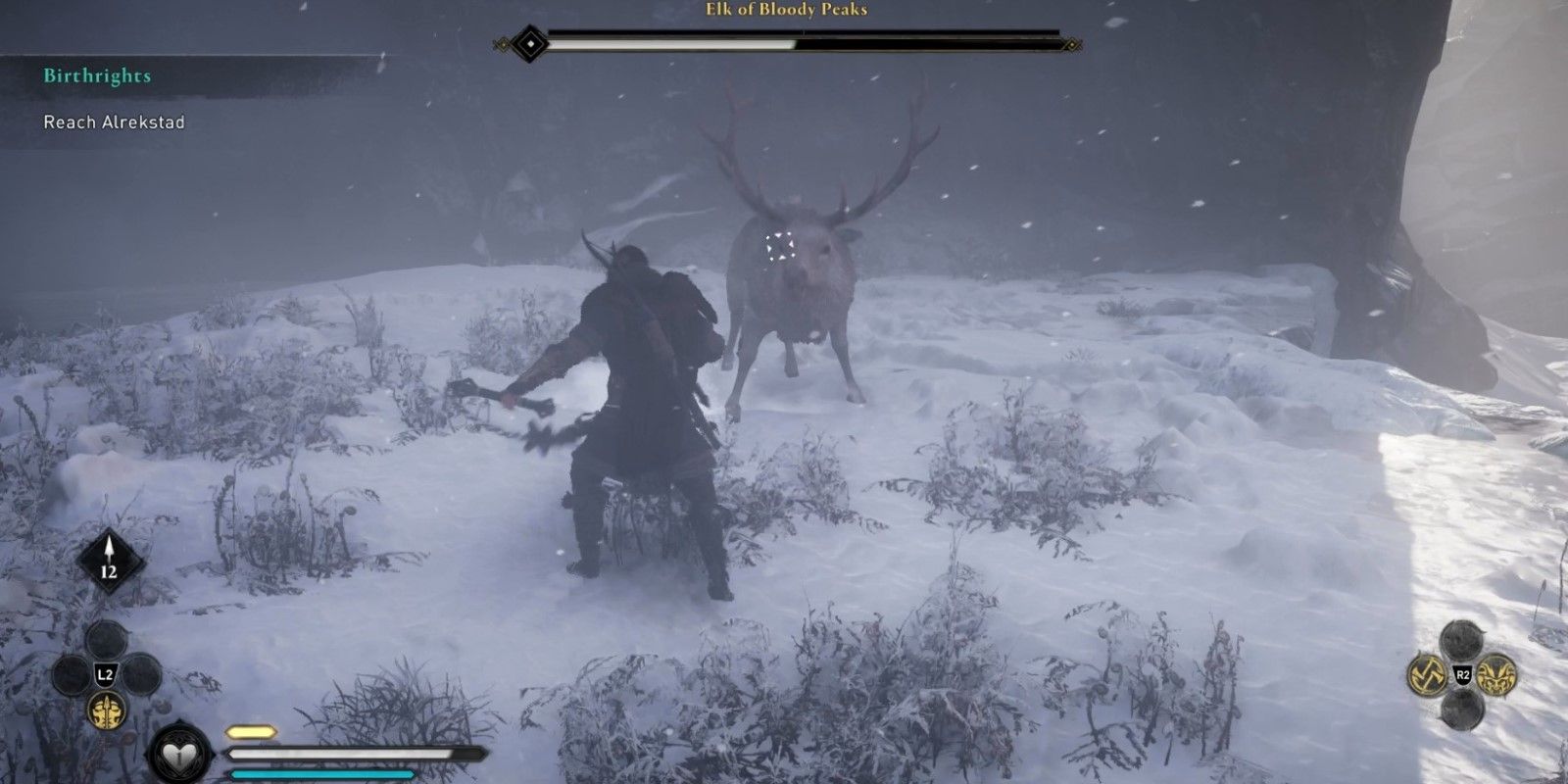Viewport: 1568px width, 784px height.
Task: Activate the beast-head ability right of R2
Action: (x=1495, y=675)
